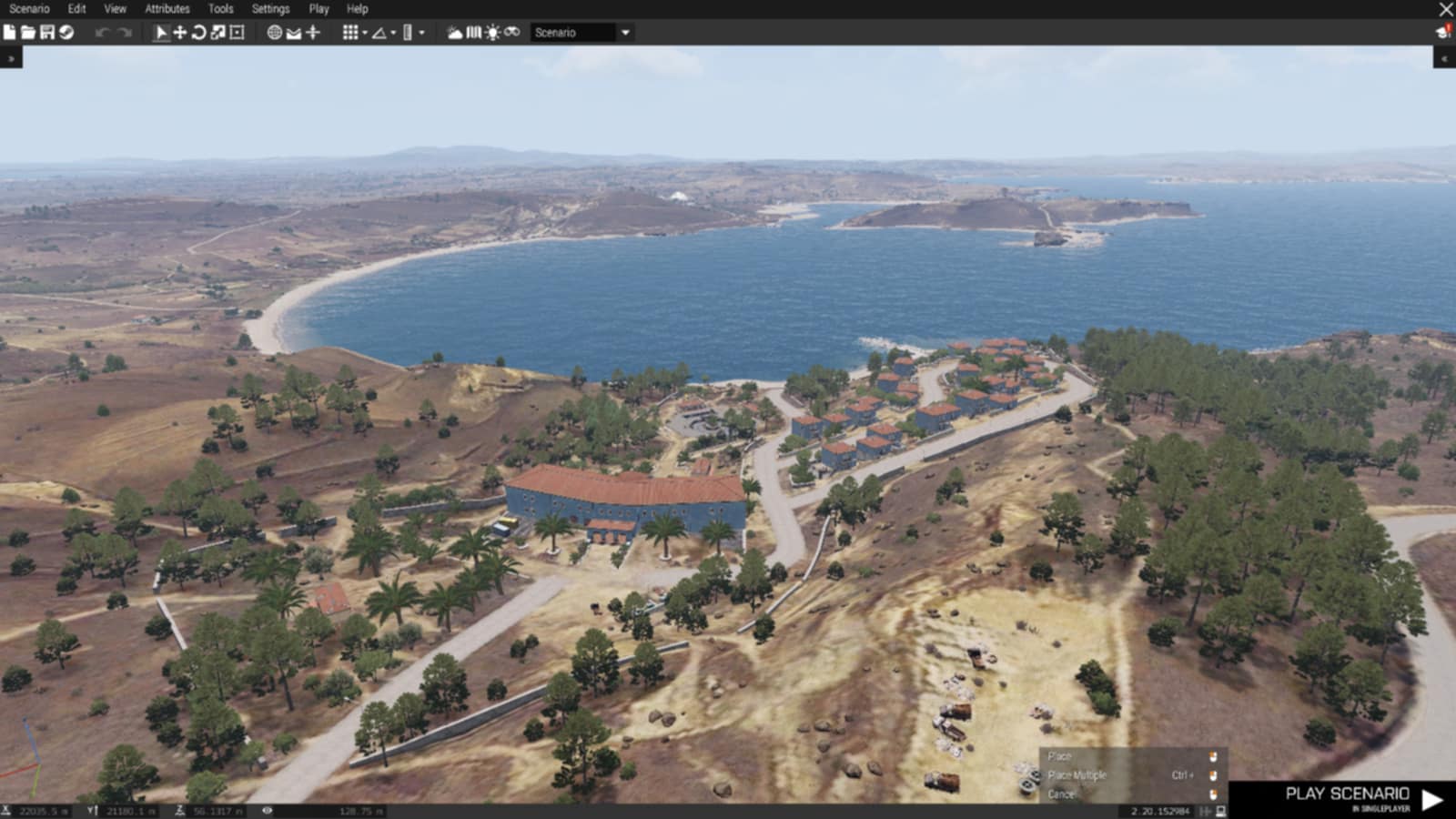
Task: Open the Scenario menu
Action: (x=29, y=9)
